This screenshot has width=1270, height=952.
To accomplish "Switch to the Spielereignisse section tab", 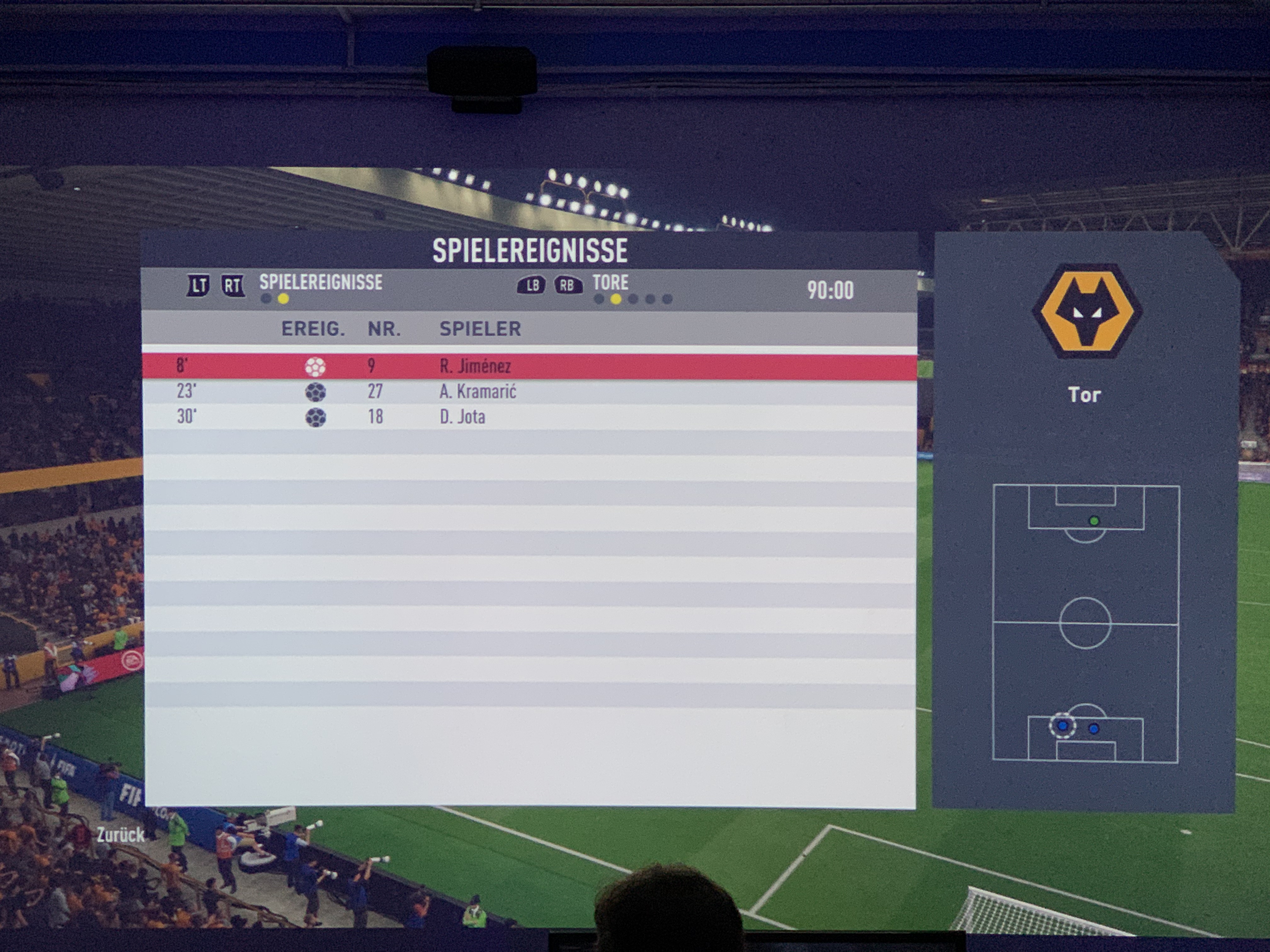I will [320, 282].
